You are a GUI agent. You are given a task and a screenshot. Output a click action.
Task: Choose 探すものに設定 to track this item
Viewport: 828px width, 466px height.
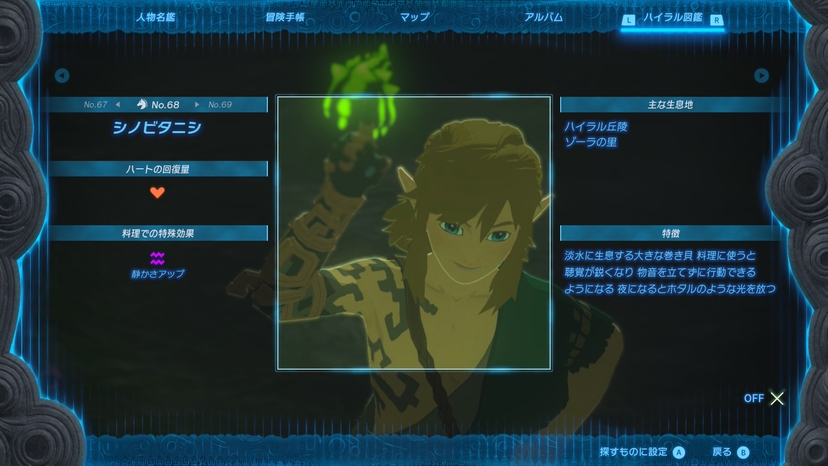(642, 452)
